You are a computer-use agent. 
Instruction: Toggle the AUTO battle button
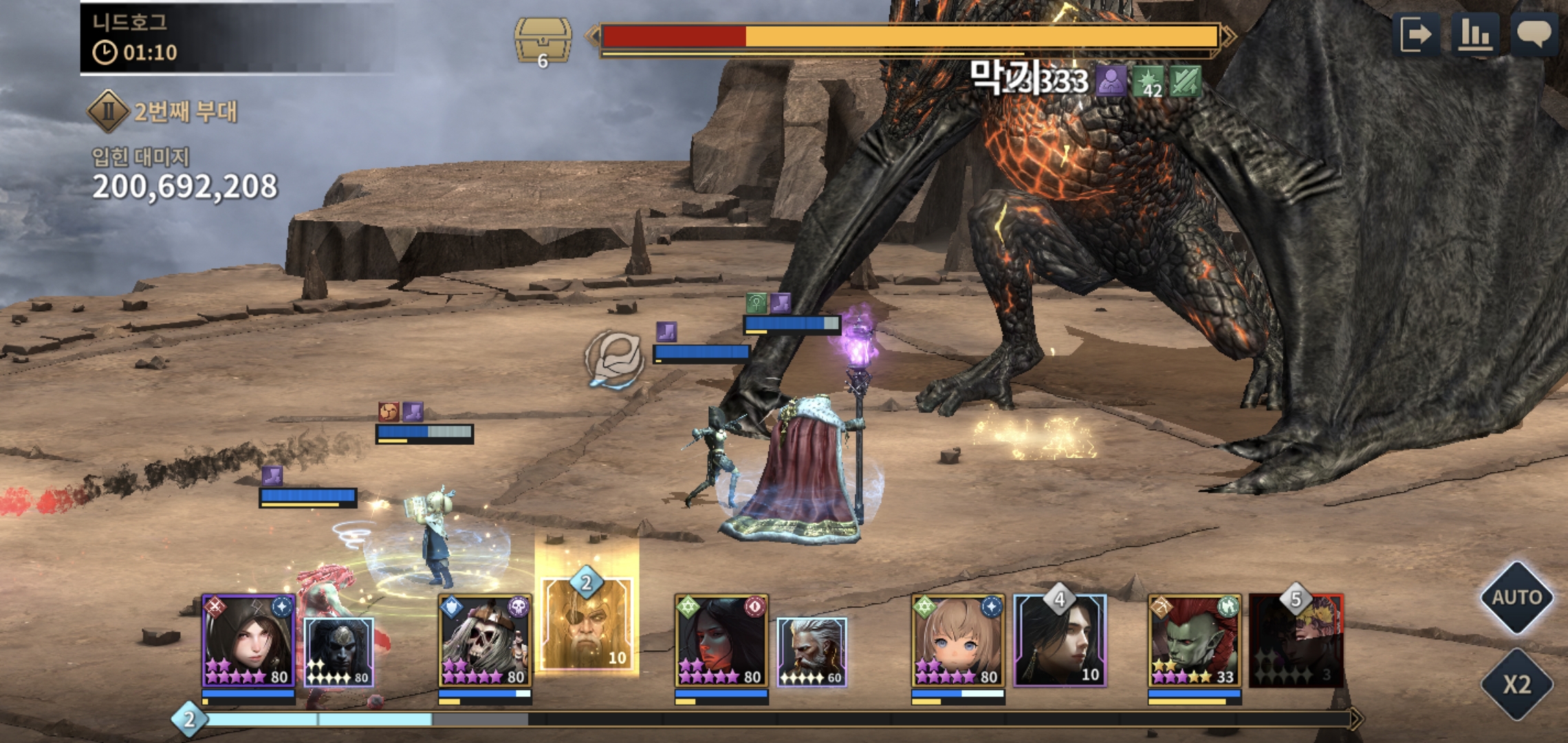[1516, 598]
